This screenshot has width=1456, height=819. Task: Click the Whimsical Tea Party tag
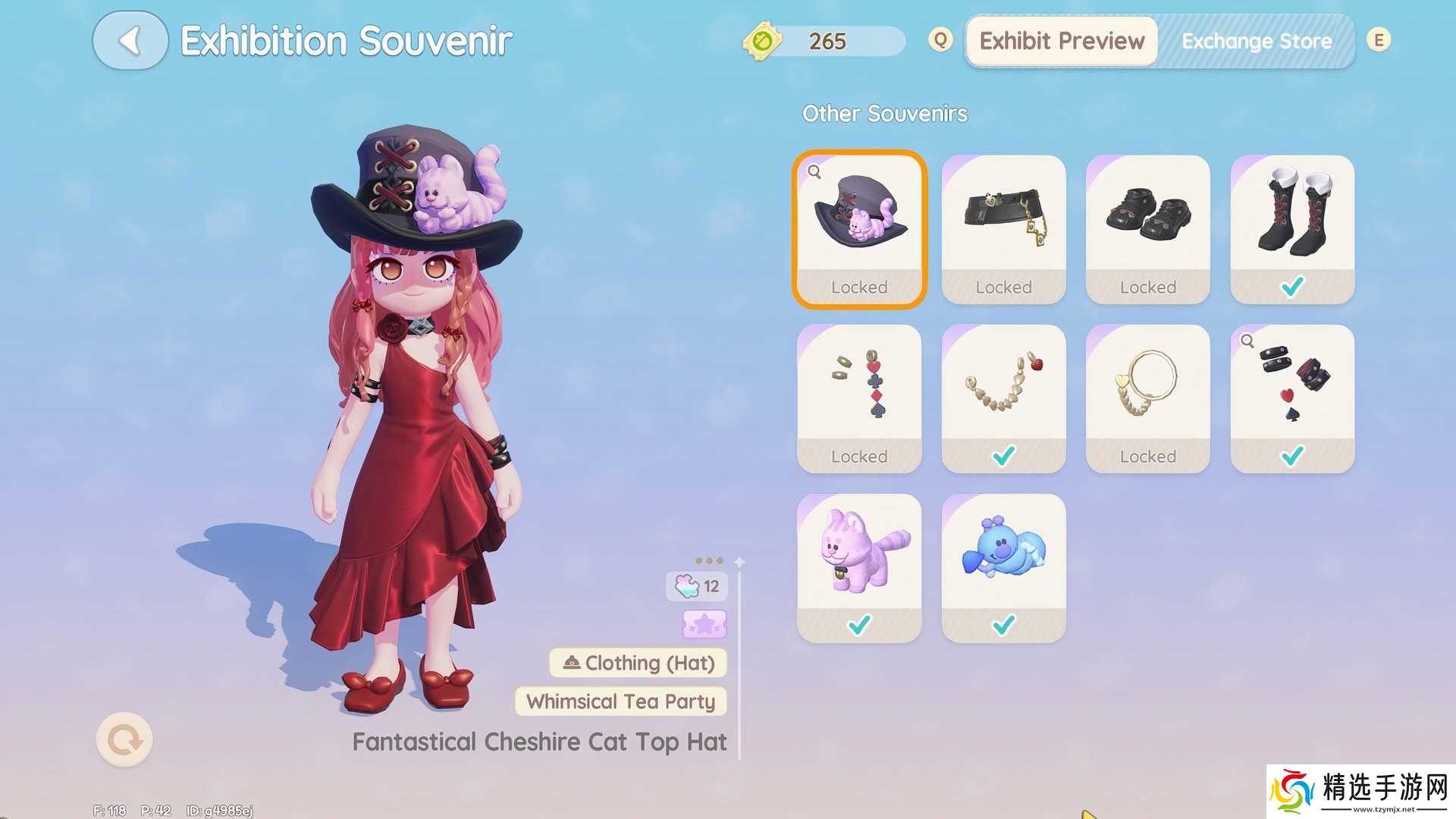coord(620,701)
